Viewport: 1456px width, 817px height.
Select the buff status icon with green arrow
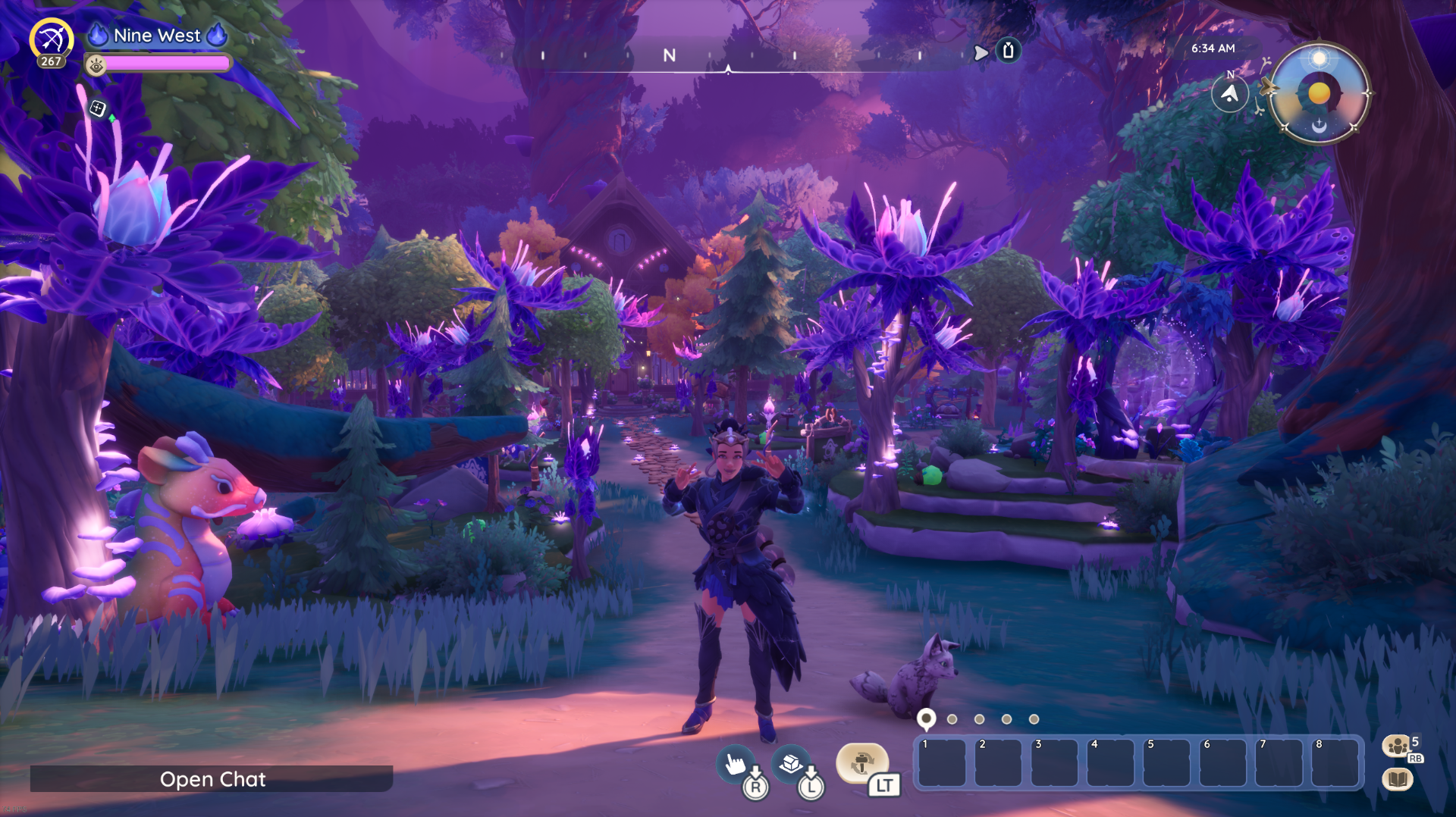coord(98,109)
